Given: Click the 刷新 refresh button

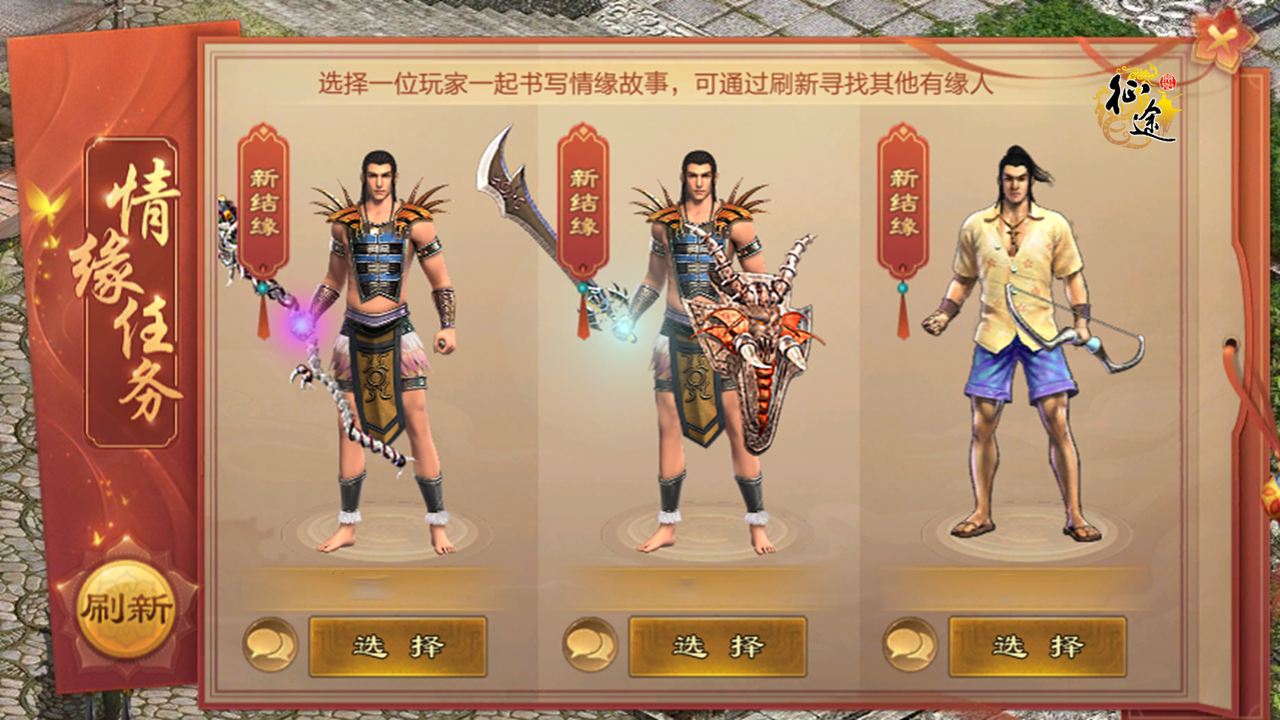Looking at the screenshot, I should click(x=126, y=608).
